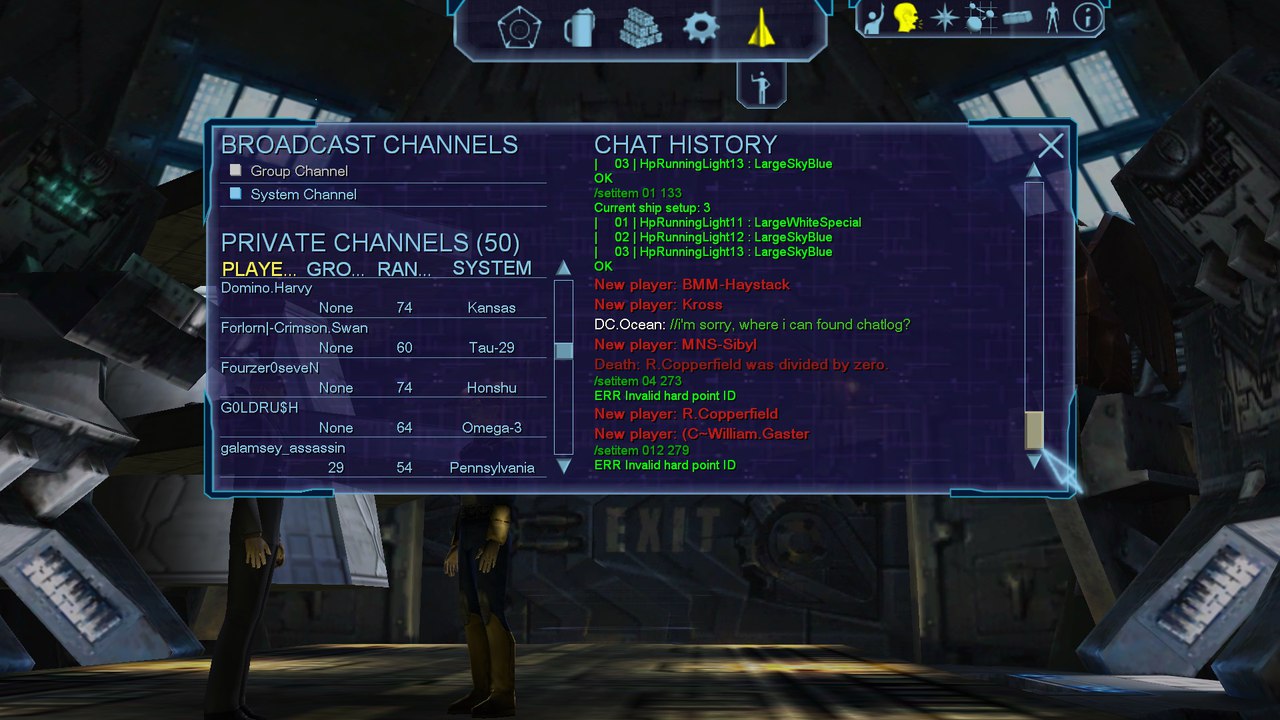
Task: Open the commodity trader crates icon
Action: [x=640, y=27]
